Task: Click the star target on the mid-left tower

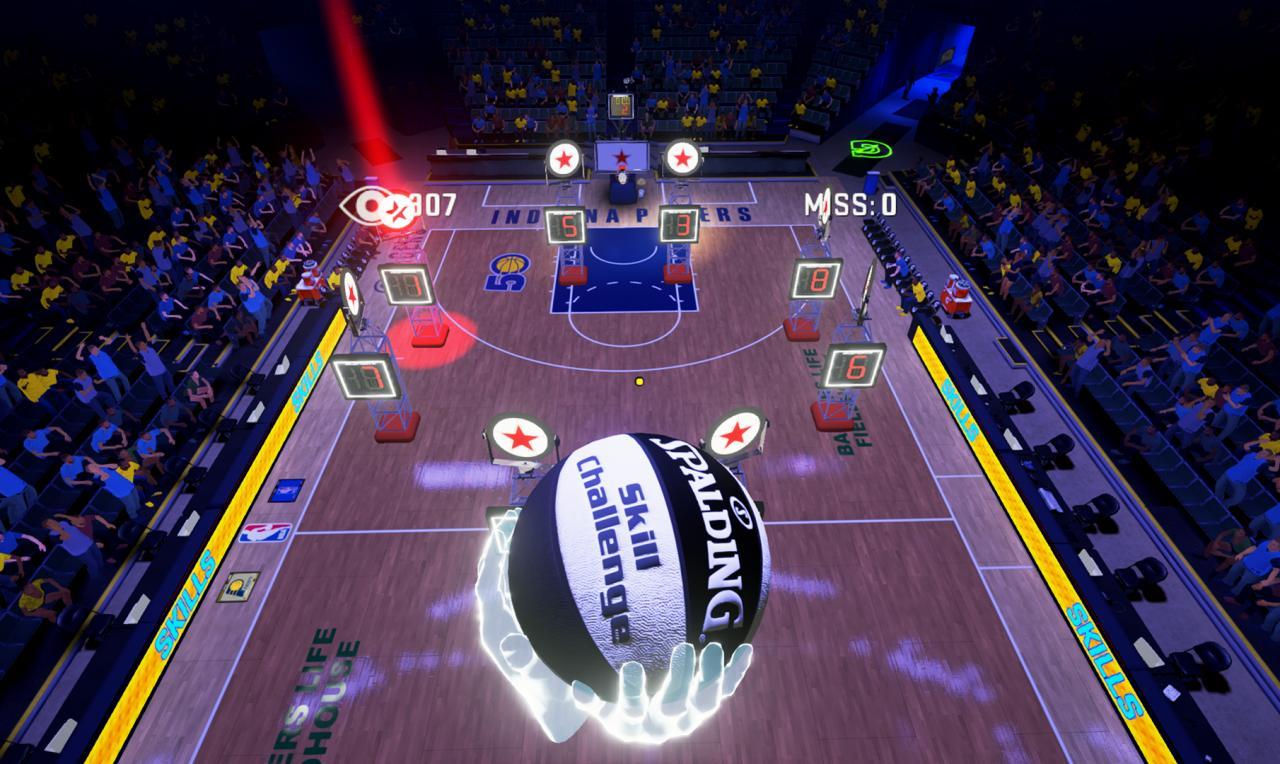Action: tap(351, 291)
